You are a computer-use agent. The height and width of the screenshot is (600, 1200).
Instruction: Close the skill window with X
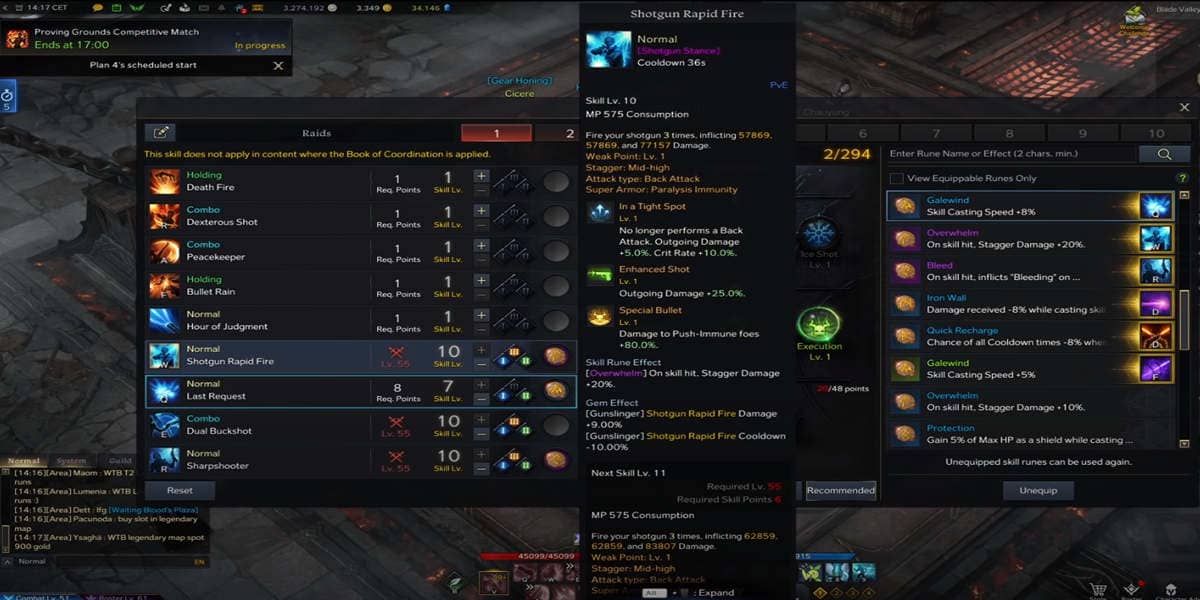(1185, 108)
